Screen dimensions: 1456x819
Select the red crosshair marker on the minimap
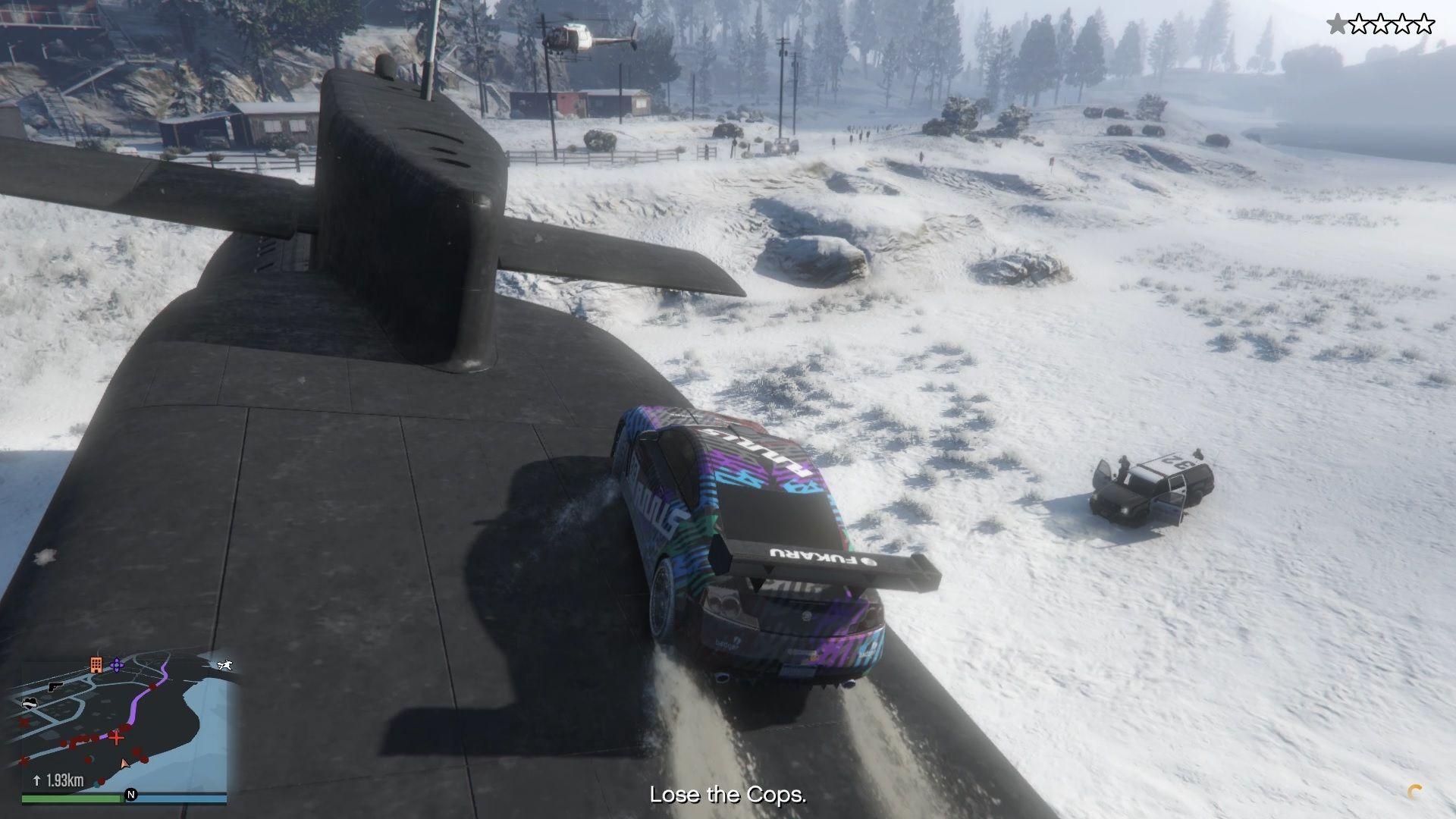(x=116, y=736)
